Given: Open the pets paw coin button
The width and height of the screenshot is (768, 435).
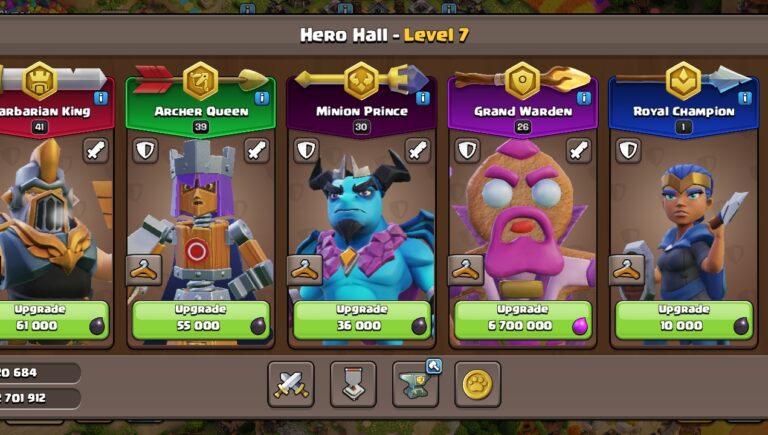Looking at the screenshot, I should (477, 384).
